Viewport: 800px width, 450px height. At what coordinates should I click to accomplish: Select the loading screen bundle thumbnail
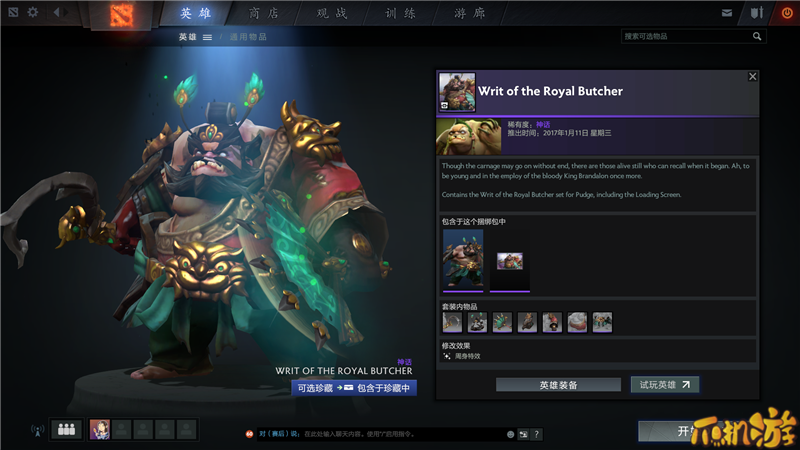pyautogui.click(x=510, y=261)
